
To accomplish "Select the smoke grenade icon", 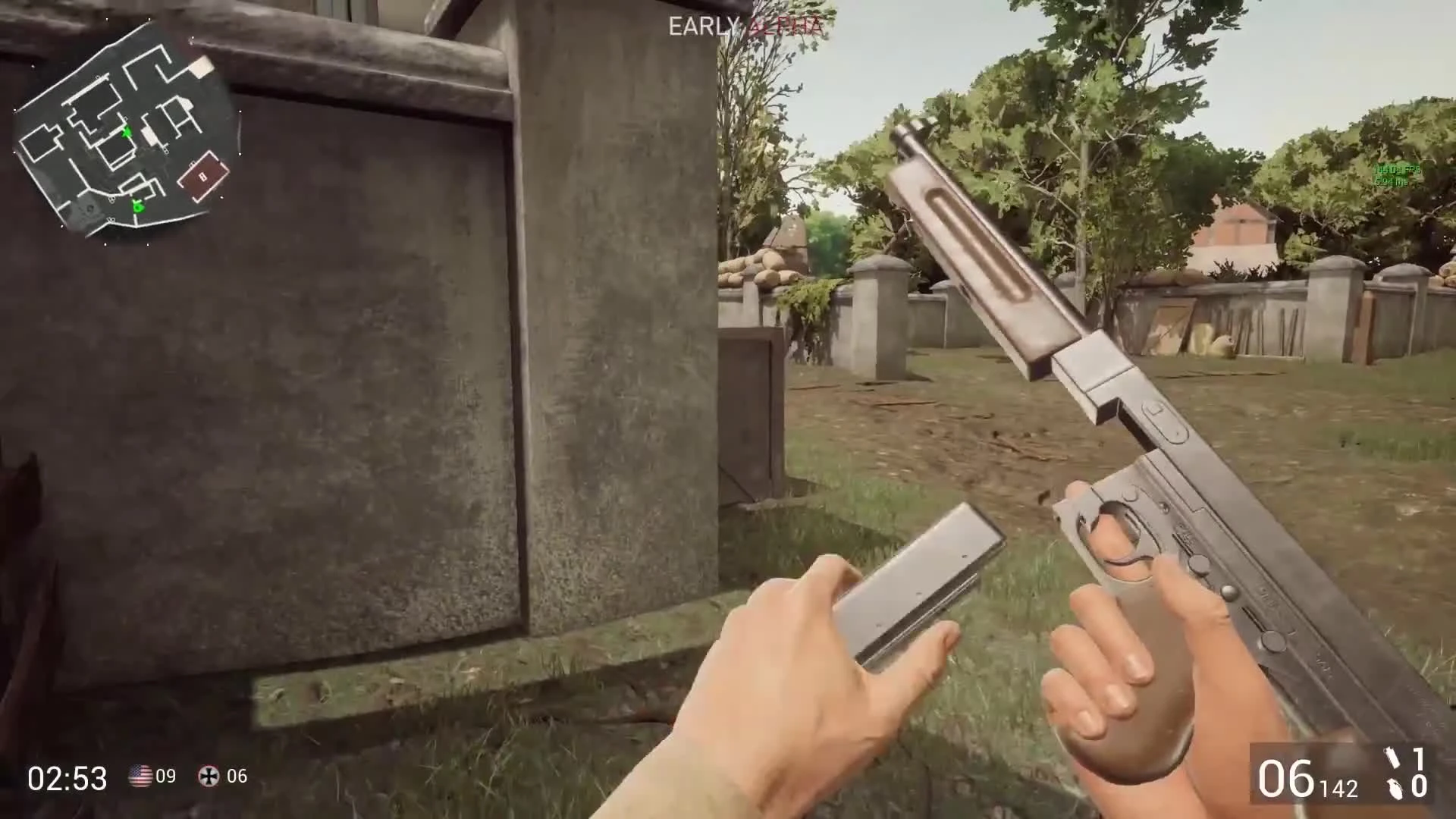I will click(1393, 758).
